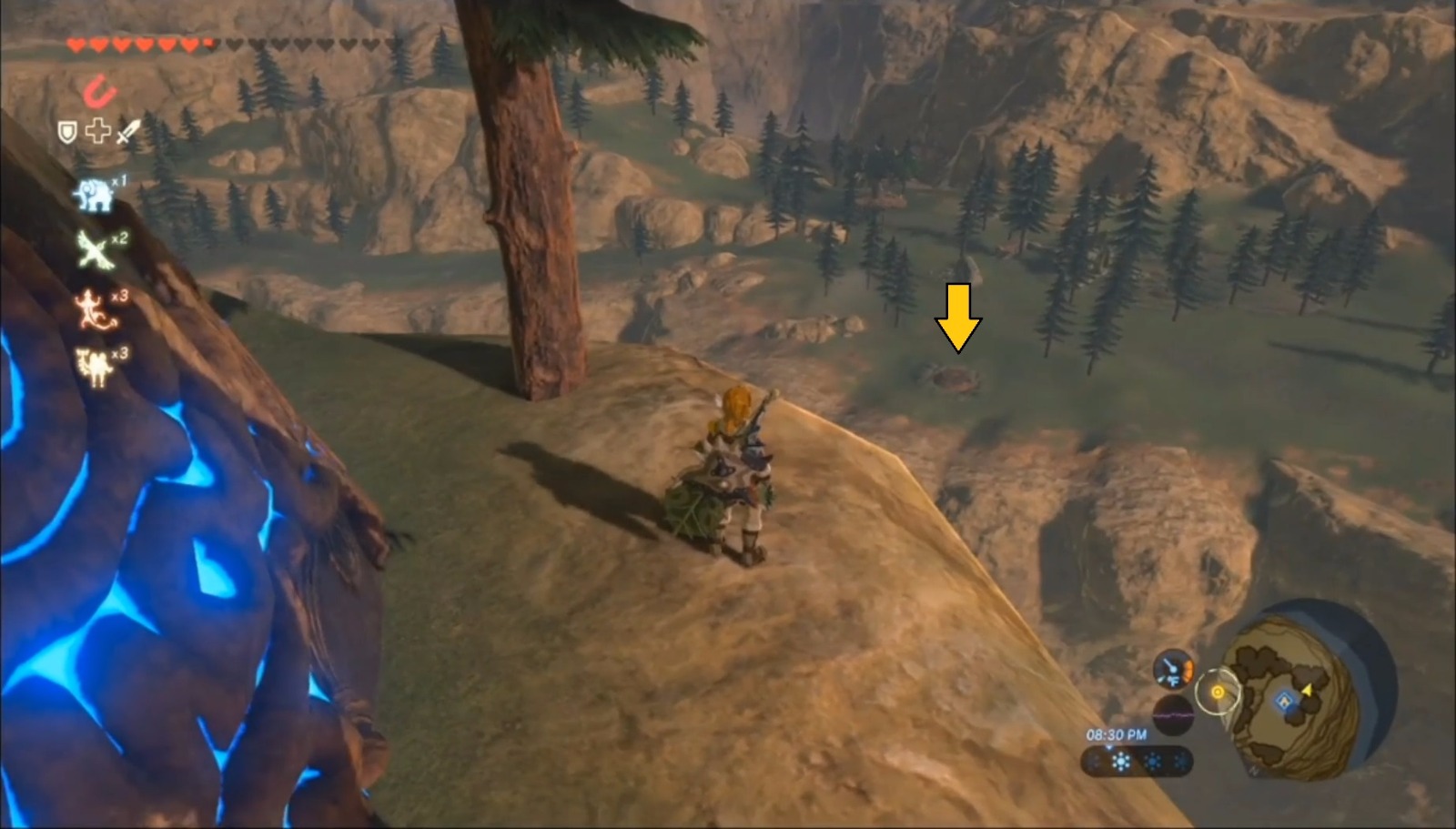Click the temperature gauge showing °F
Screen dimensions: 1456x829
[1171, 669]
